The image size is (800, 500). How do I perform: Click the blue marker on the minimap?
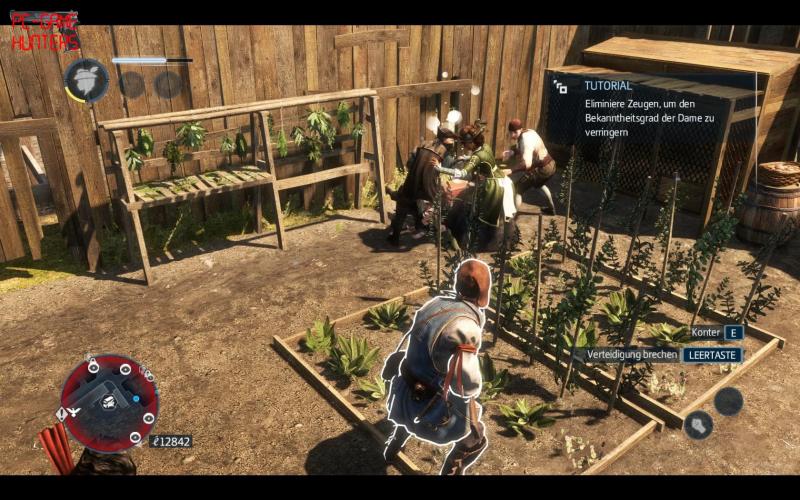[x=136, y=398]
